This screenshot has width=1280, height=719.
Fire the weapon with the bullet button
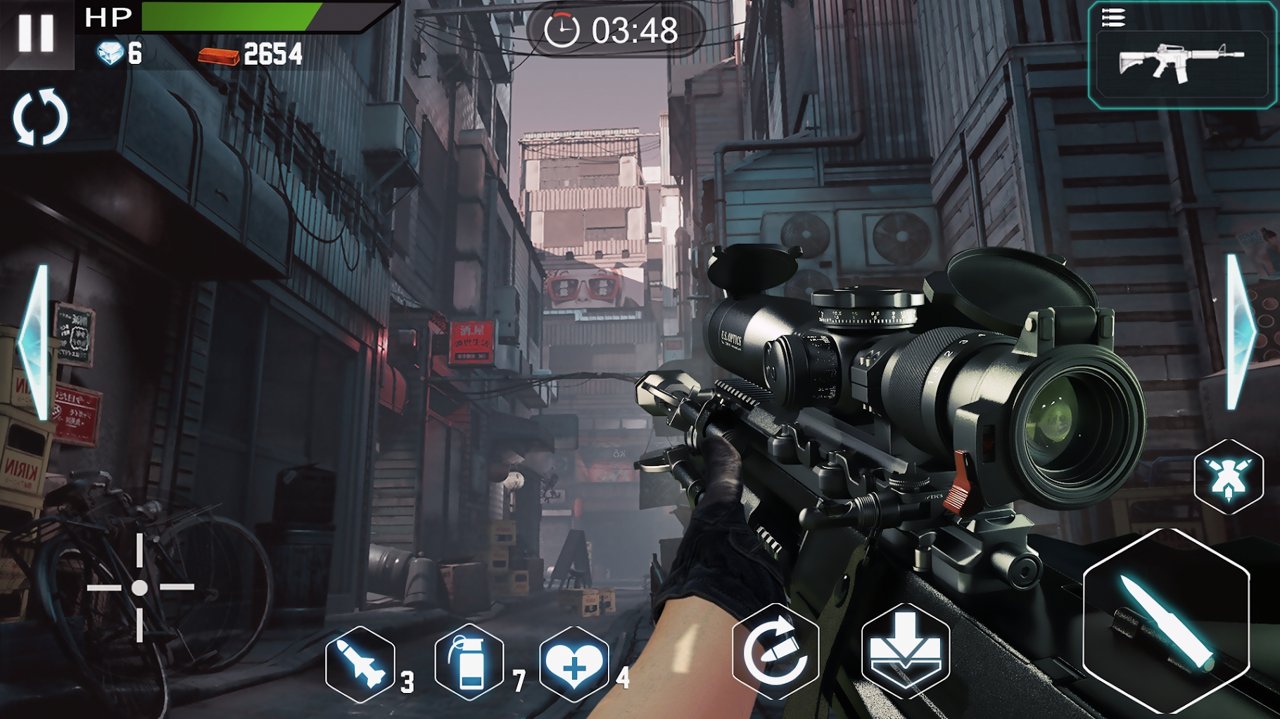coord(1165,621)
